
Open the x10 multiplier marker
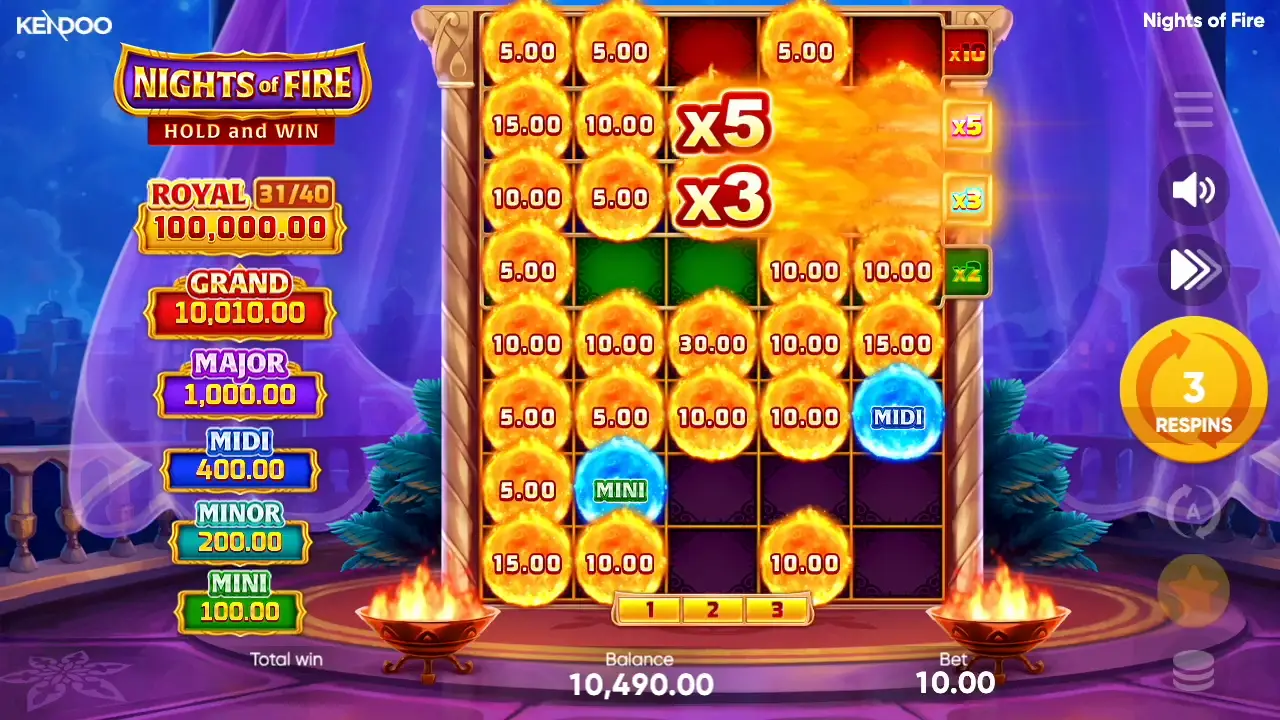[966, 55]
